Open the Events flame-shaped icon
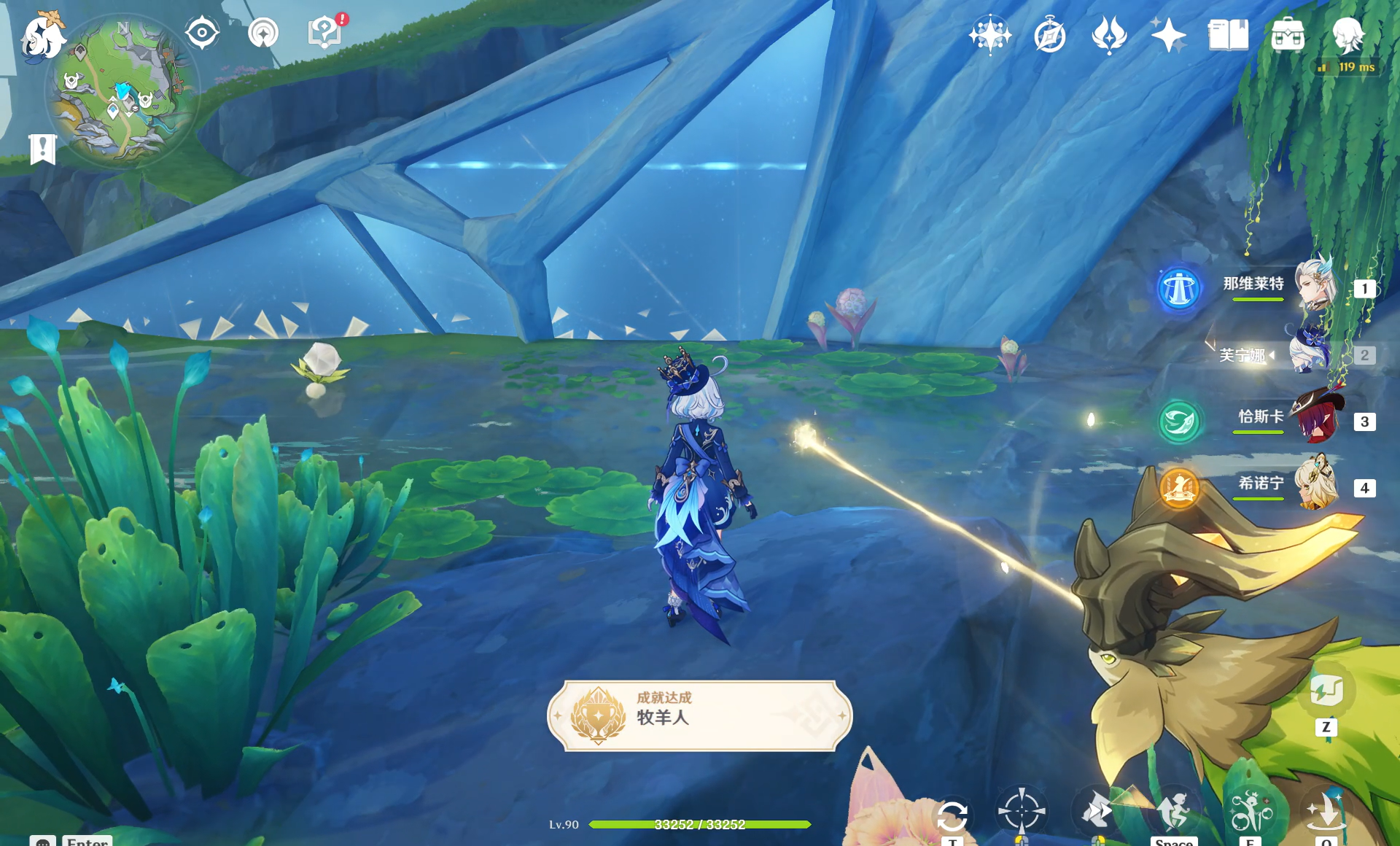Viewport: 1400px width, 846px height. [x=1109, y=35]
